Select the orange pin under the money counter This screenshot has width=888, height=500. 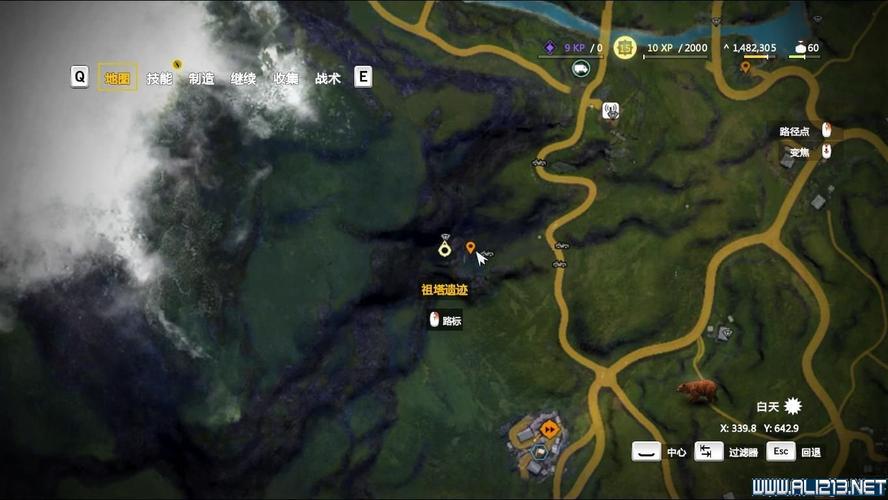745,67
